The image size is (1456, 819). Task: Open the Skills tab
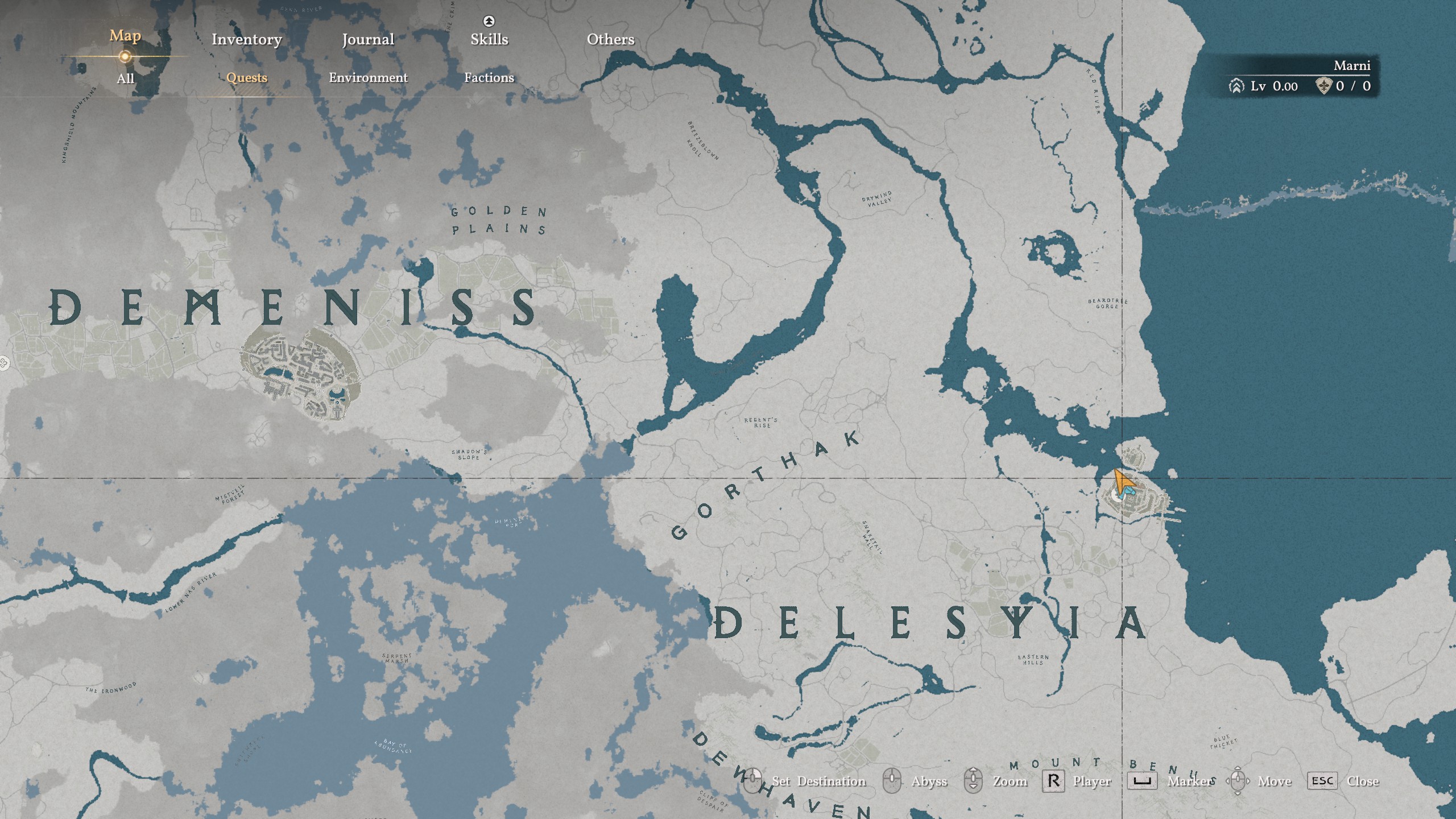(489, 40)
